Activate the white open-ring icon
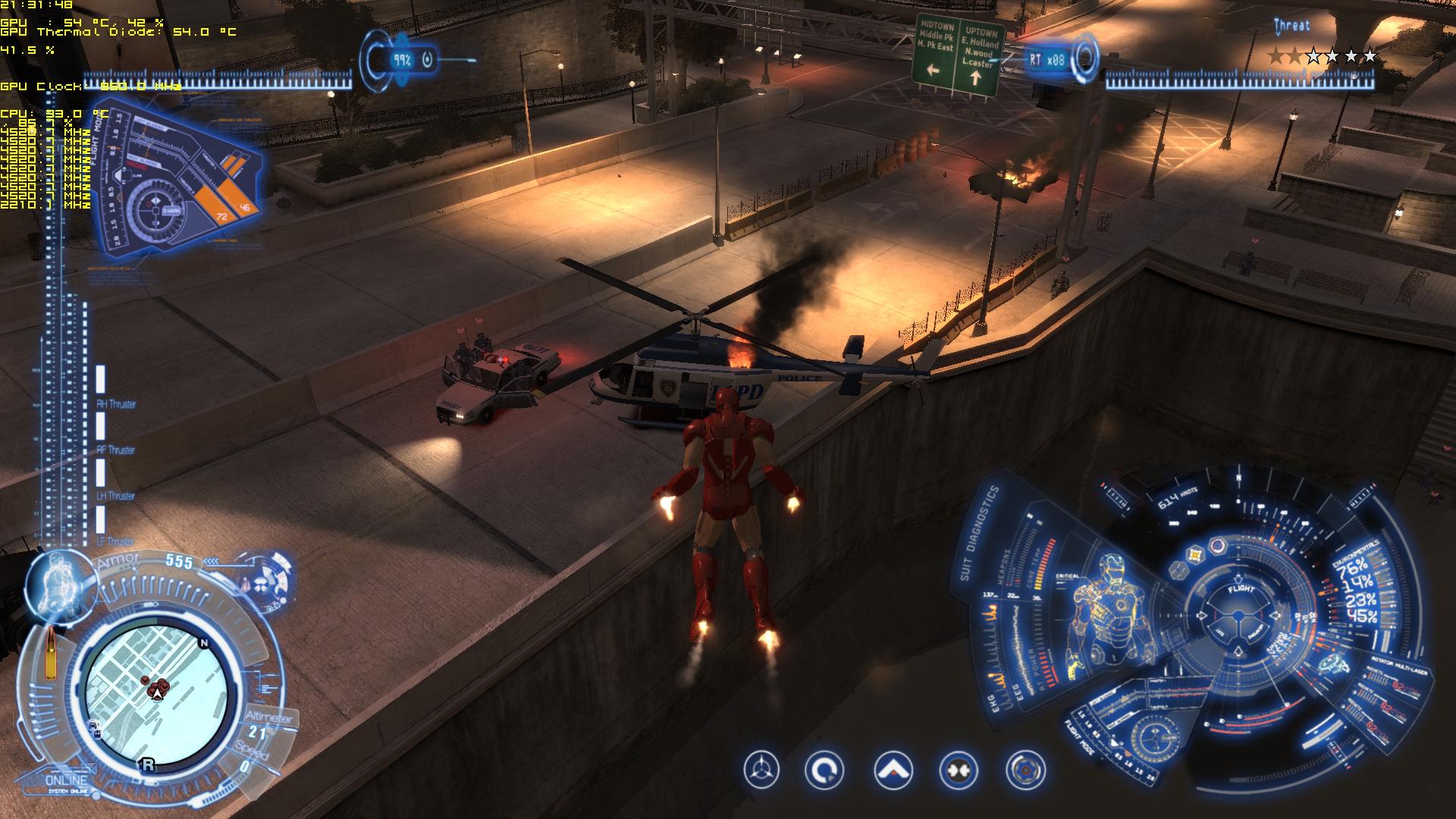The image size is (1456, 819). tap(825, 770)
